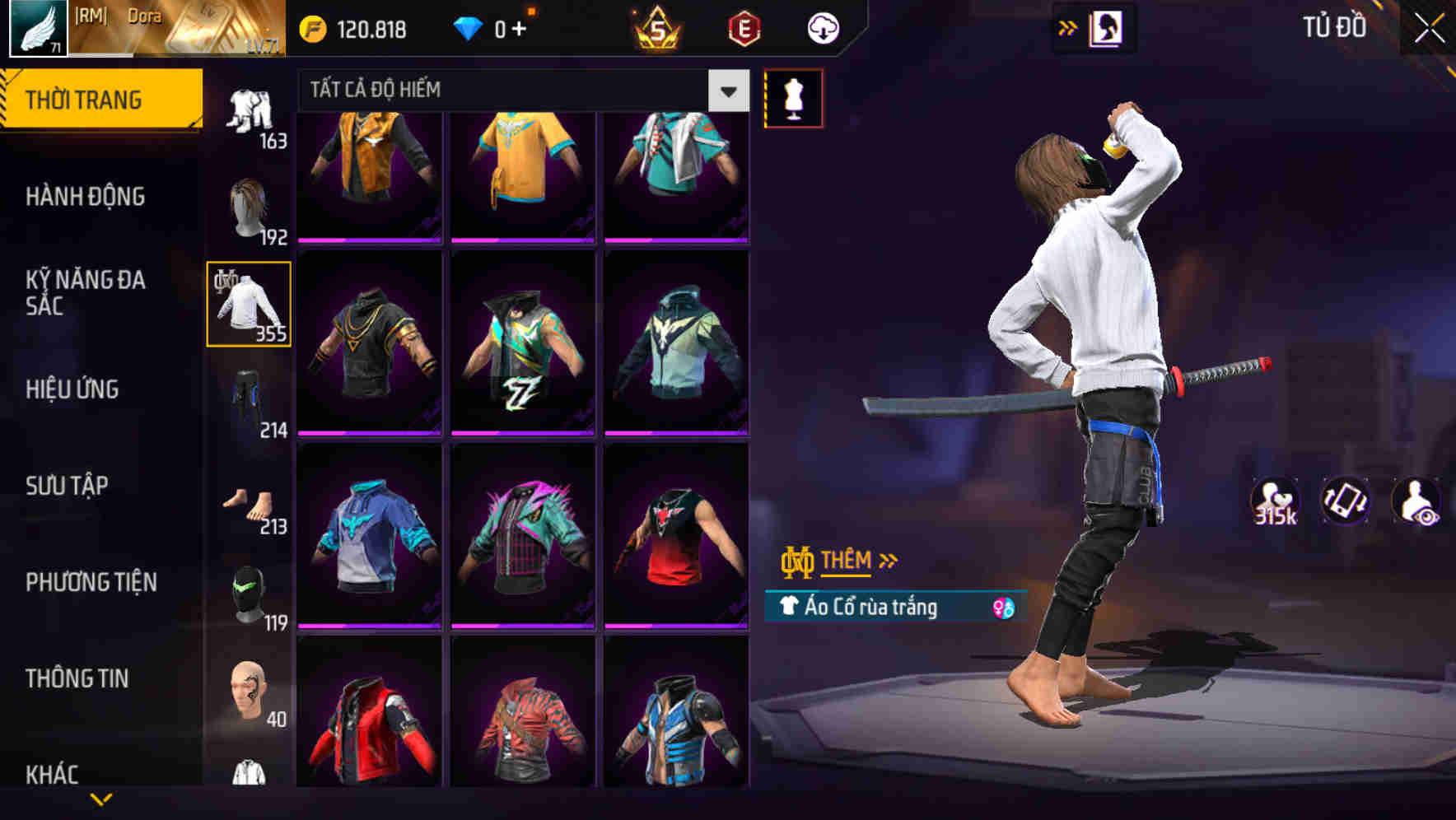
Task: Select the white shirt category icon showing 355
Action: [x=248, y=305]
